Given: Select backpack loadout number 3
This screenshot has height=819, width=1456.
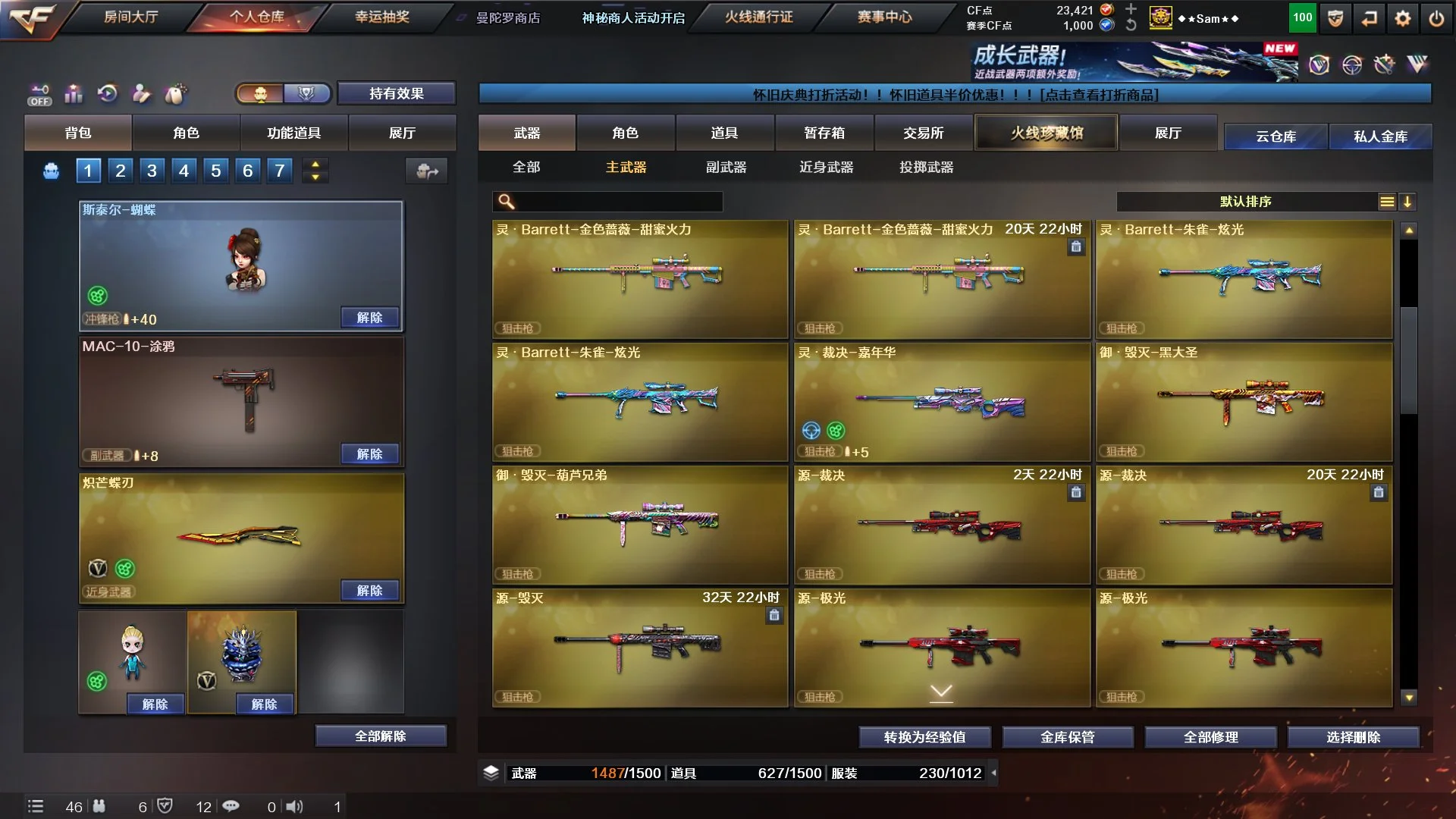Looking at the screenshot, I should [x=152, y=171].
